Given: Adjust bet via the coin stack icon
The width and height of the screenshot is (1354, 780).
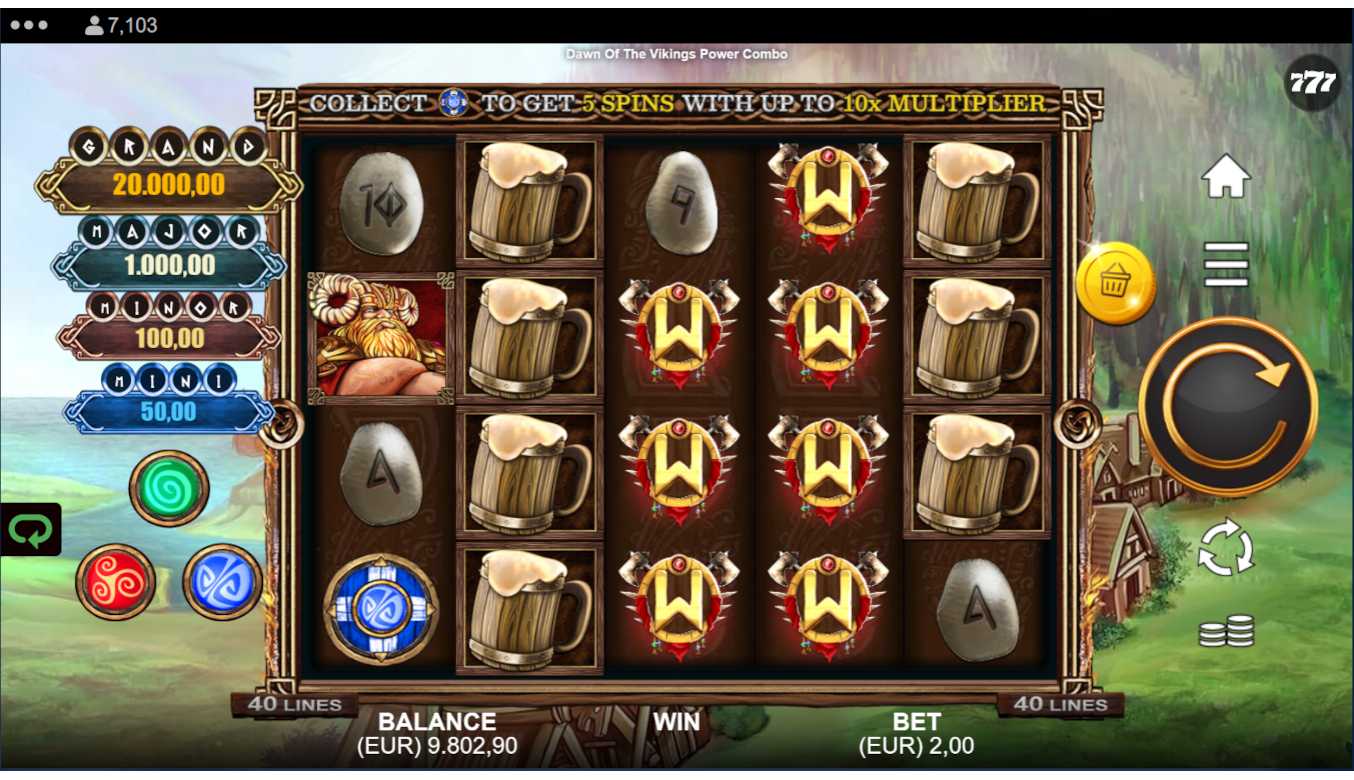Looking at the screenshot, I should (x=1226, y=630).
